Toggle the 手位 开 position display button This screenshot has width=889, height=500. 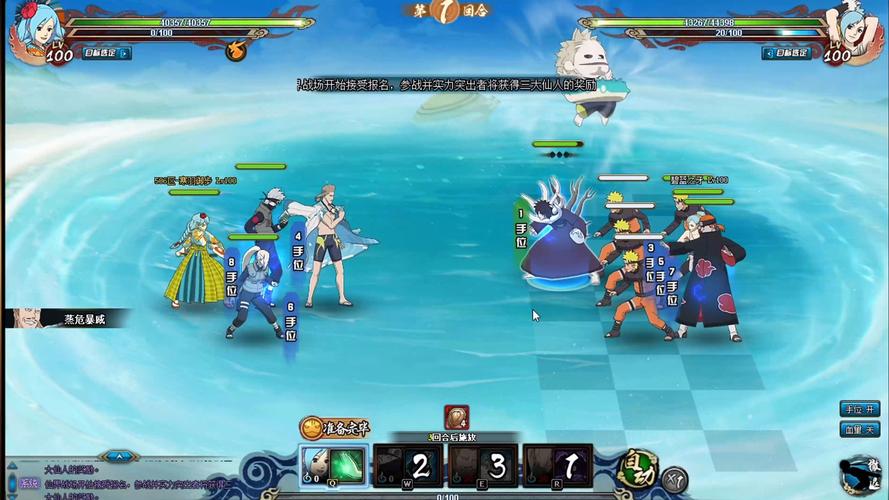pos(859,409)
